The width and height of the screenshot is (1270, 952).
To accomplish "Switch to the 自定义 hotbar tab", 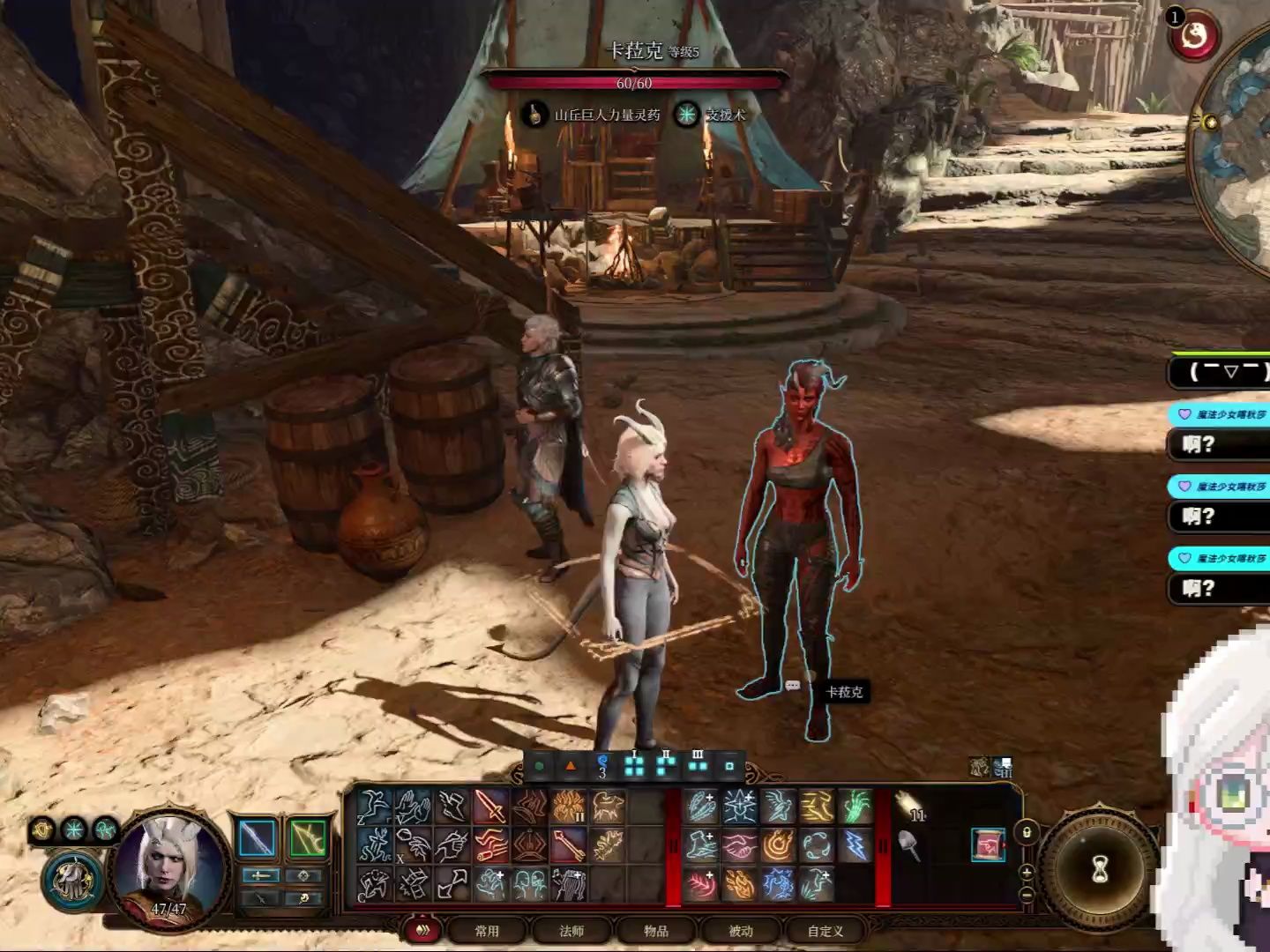I will coord(825,931).
